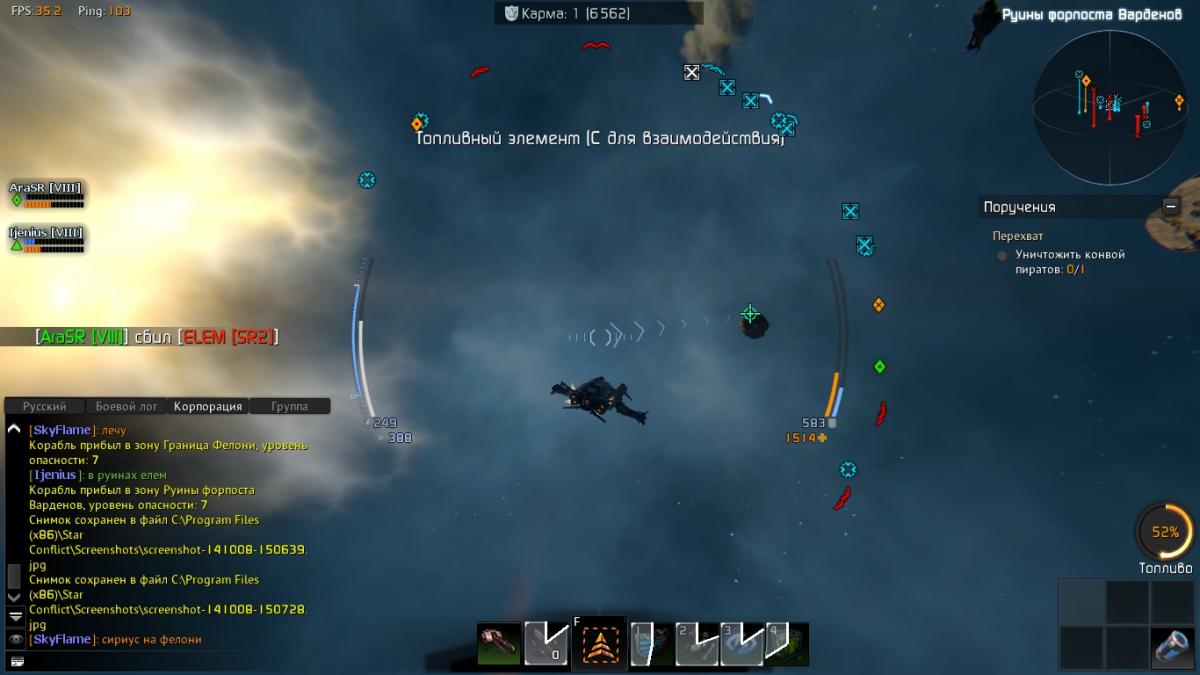
Task: Open the Боевой лог tab
Action: coord(127,407)
